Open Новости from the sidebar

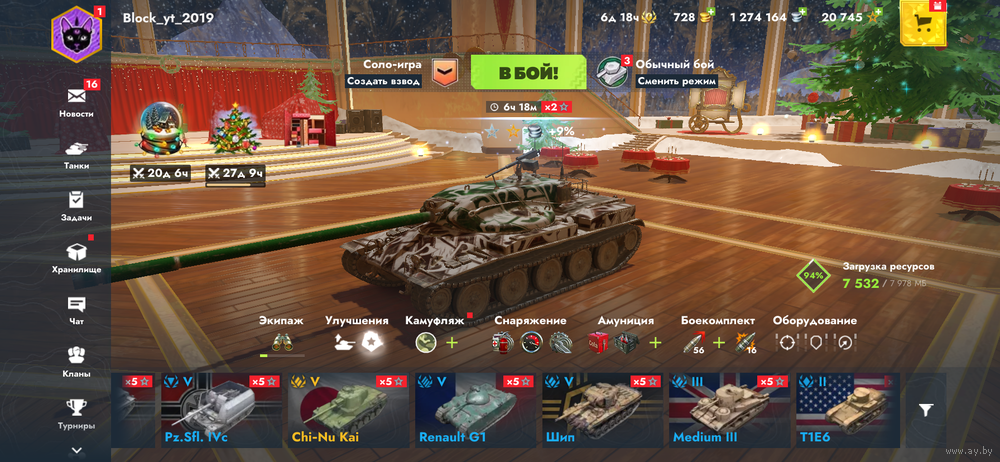tap(77, 102)
